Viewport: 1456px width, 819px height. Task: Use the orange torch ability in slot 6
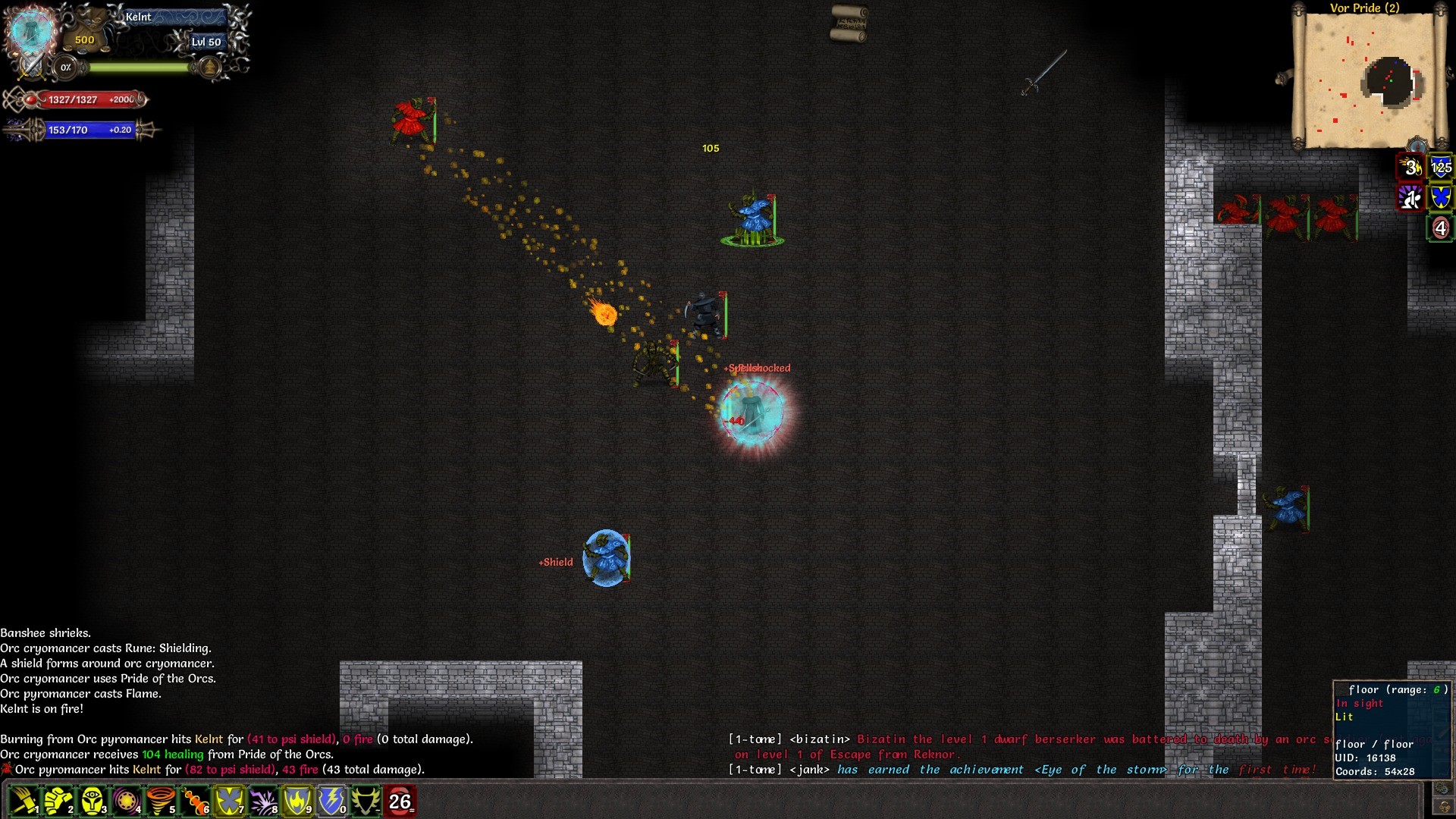[x=195, y=801]
